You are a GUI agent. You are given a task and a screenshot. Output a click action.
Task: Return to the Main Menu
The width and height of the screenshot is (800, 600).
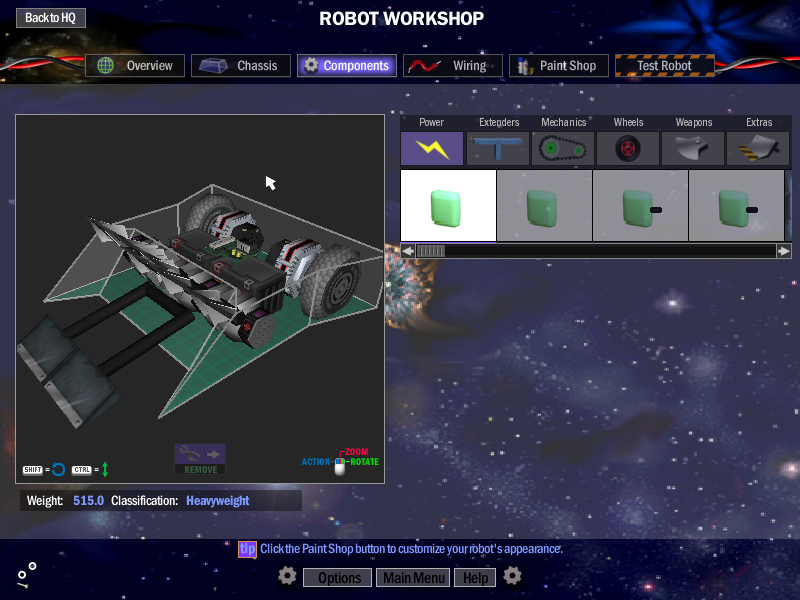pos(414,578)
